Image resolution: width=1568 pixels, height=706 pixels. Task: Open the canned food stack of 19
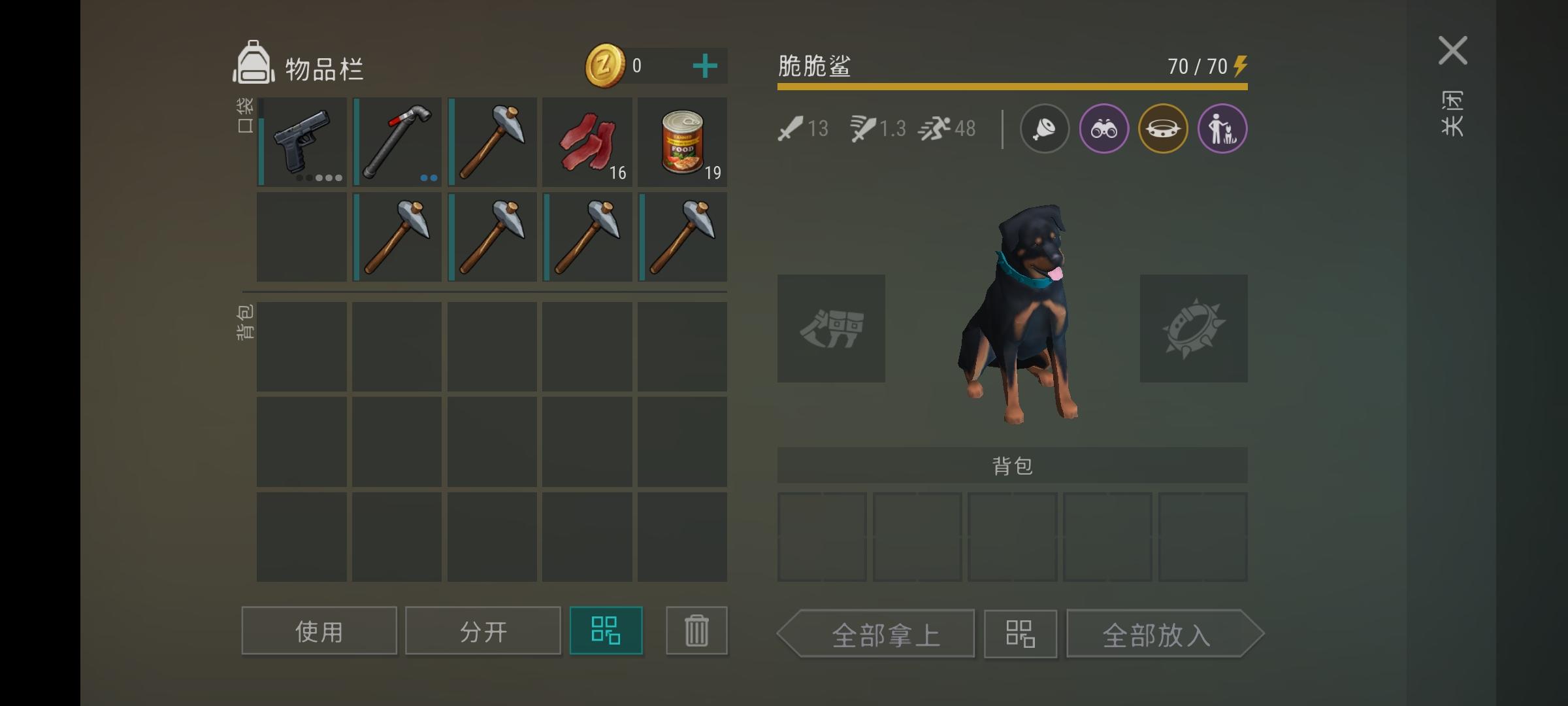(x=682, y=141)
